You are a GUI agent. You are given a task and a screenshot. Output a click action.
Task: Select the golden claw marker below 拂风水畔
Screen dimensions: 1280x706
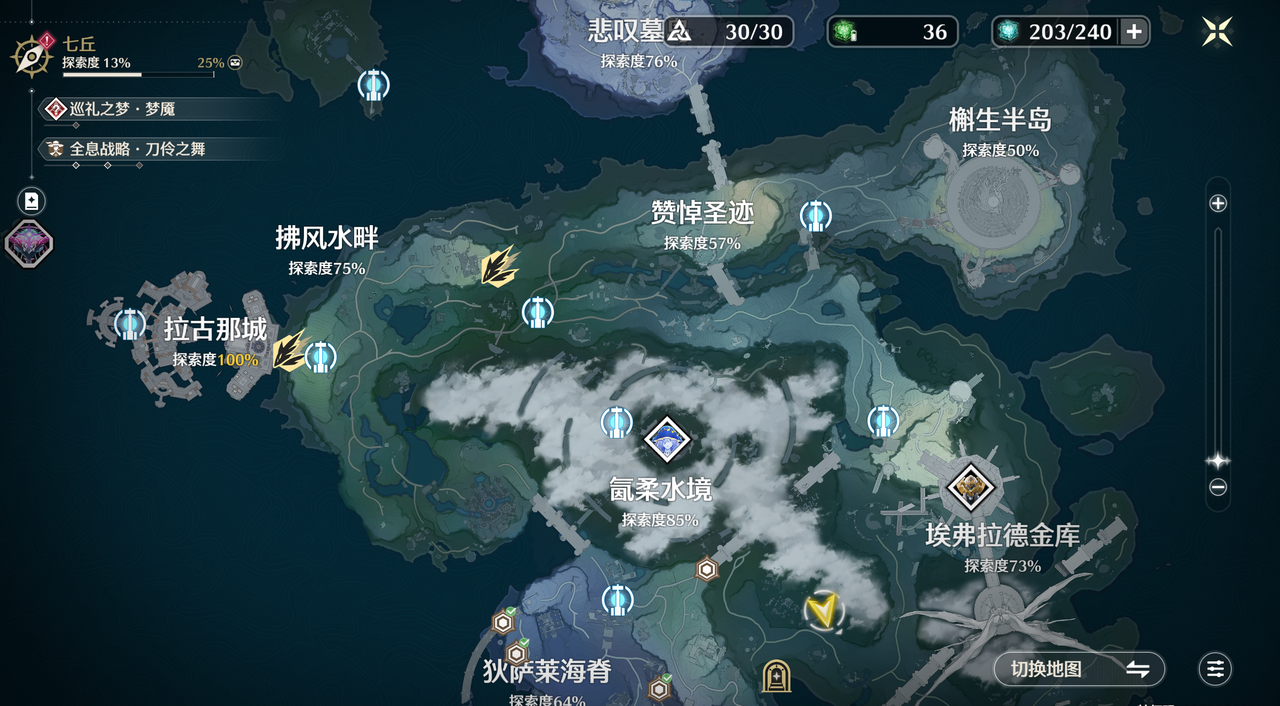click(497, 267)
